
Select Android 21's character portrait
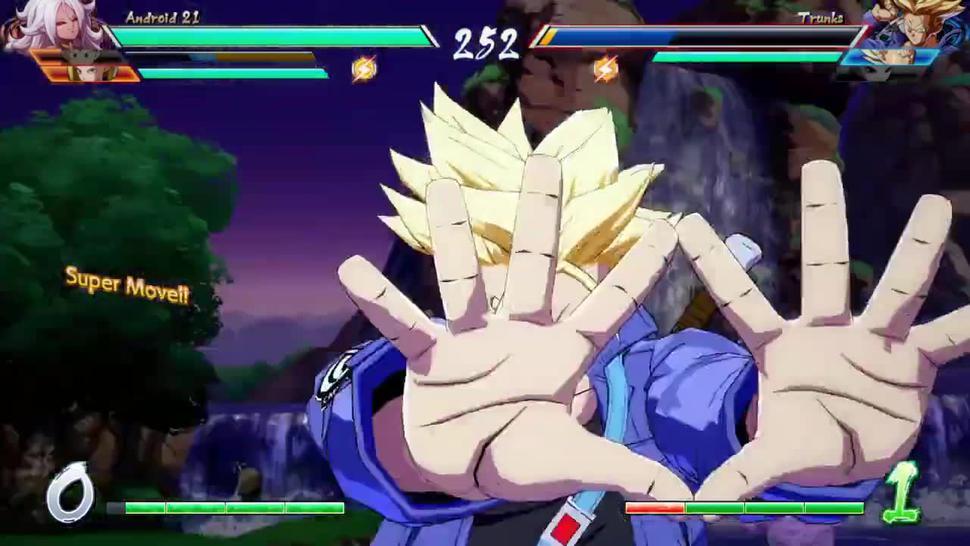[x=50, y=24]
